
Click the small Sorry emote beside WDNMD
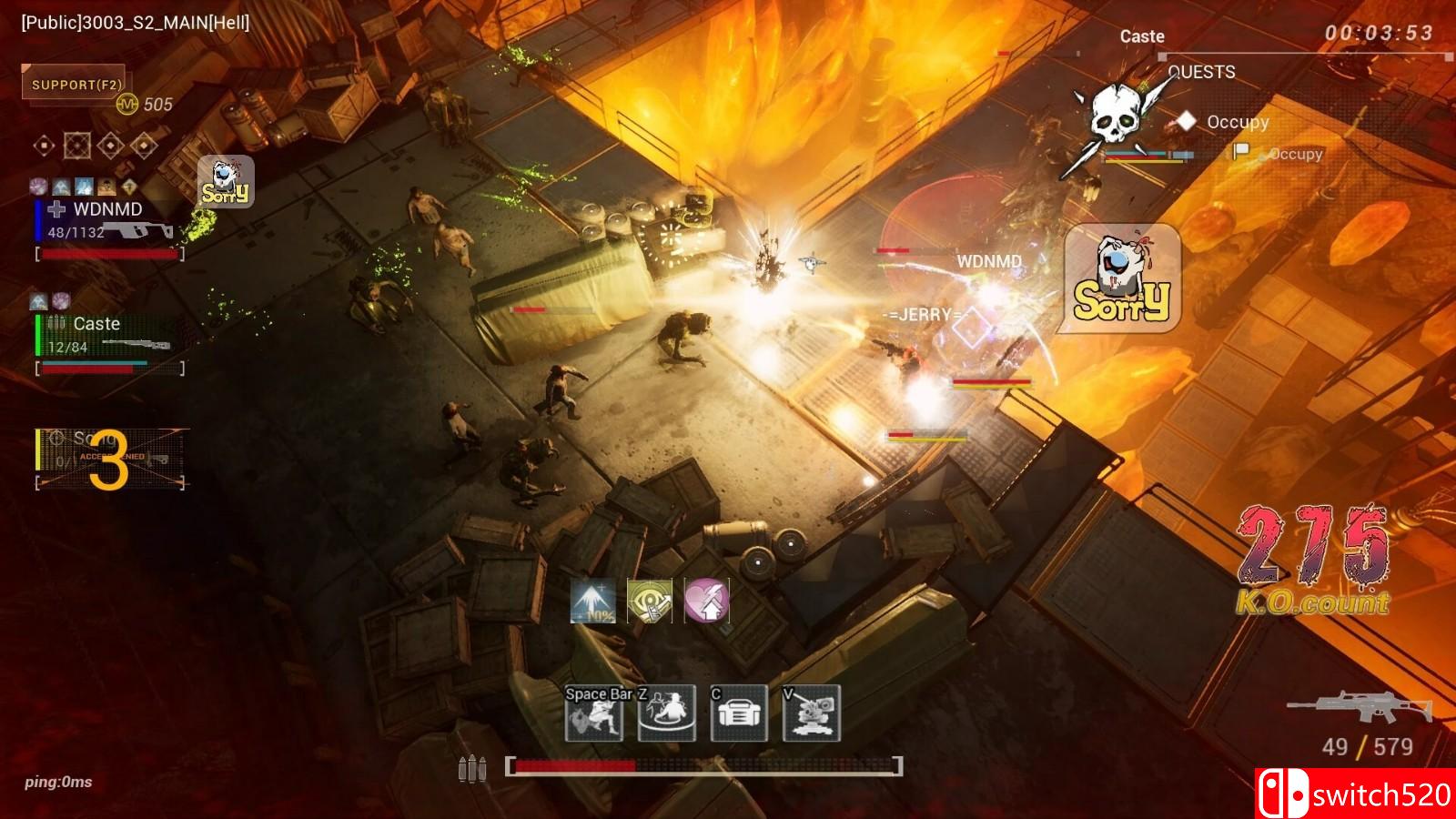pyautogui.click(x=226, y=181)
